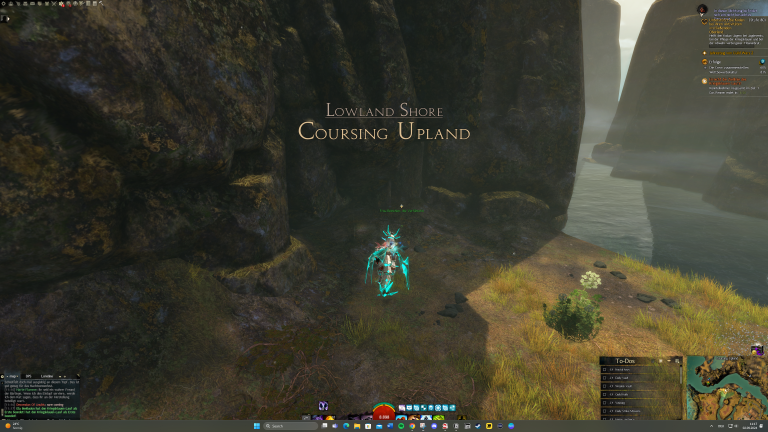Open the game menu icon in top-left corner
The width and height of the screenshot is (768, 432).
5,4
